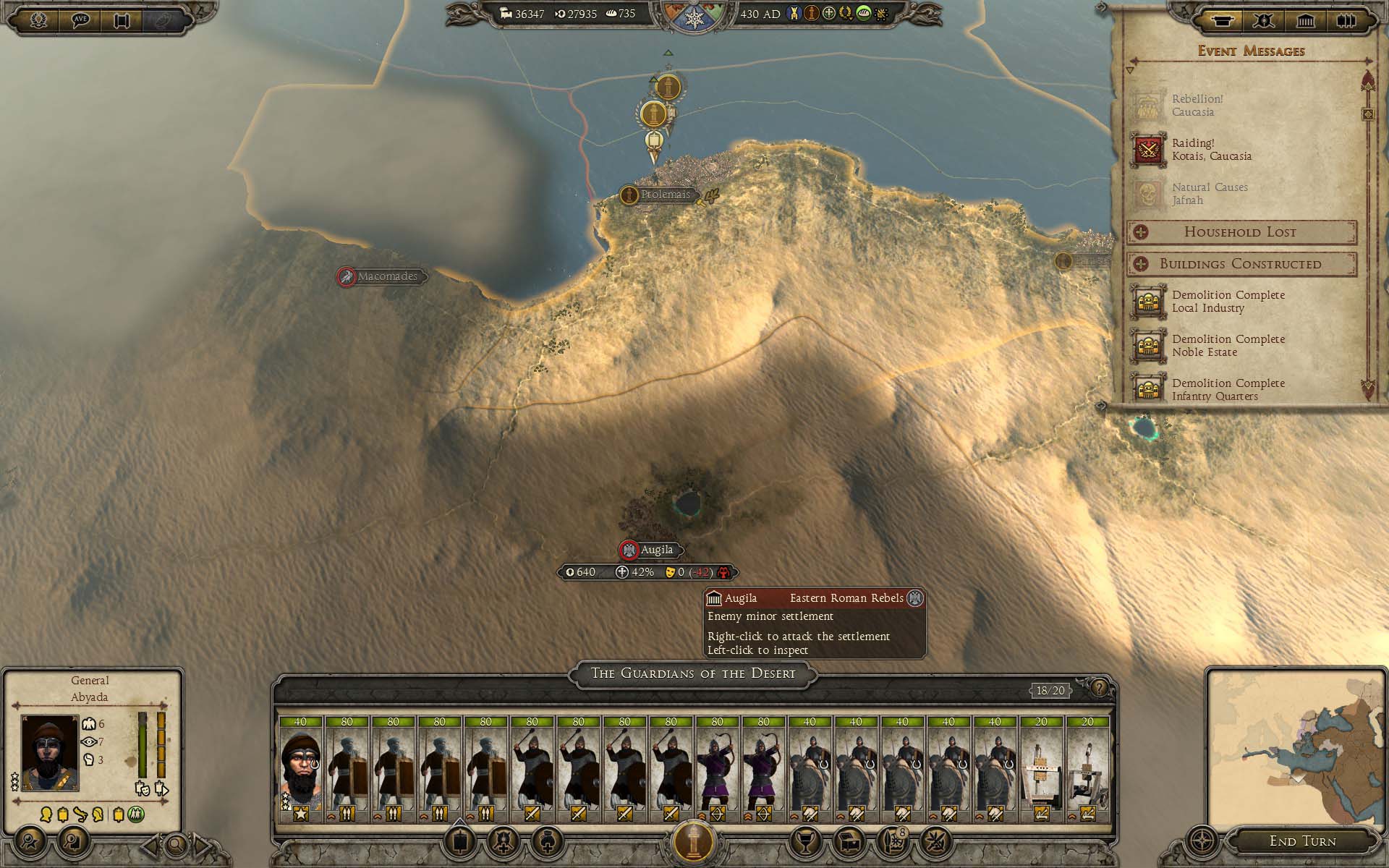The image size is (1389, 868).
Task: Click the magnifier zoom-to-army button
Action: (176, 843)
